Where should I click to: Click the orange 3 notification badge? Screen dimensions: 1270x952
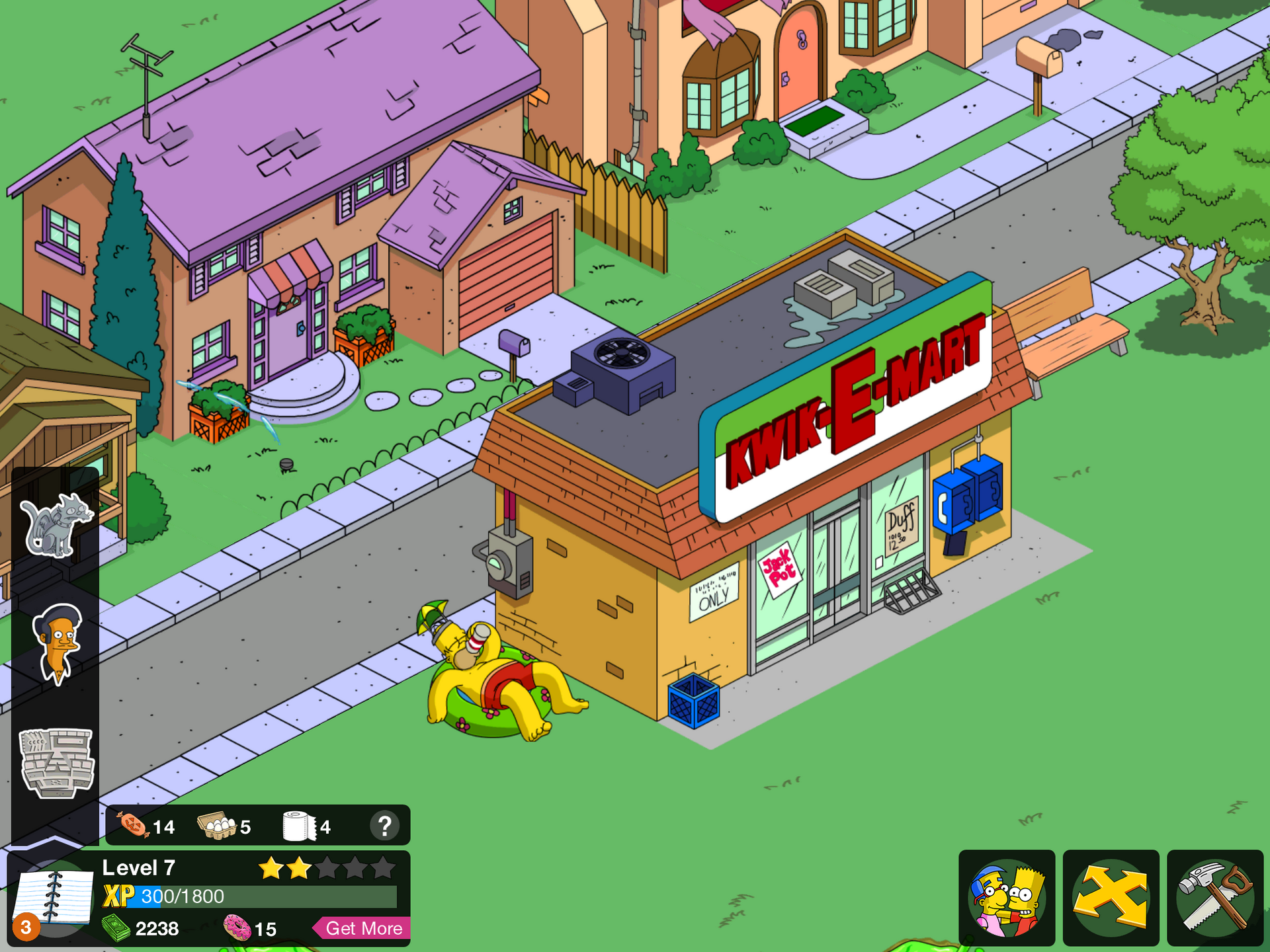coord(26,928)
